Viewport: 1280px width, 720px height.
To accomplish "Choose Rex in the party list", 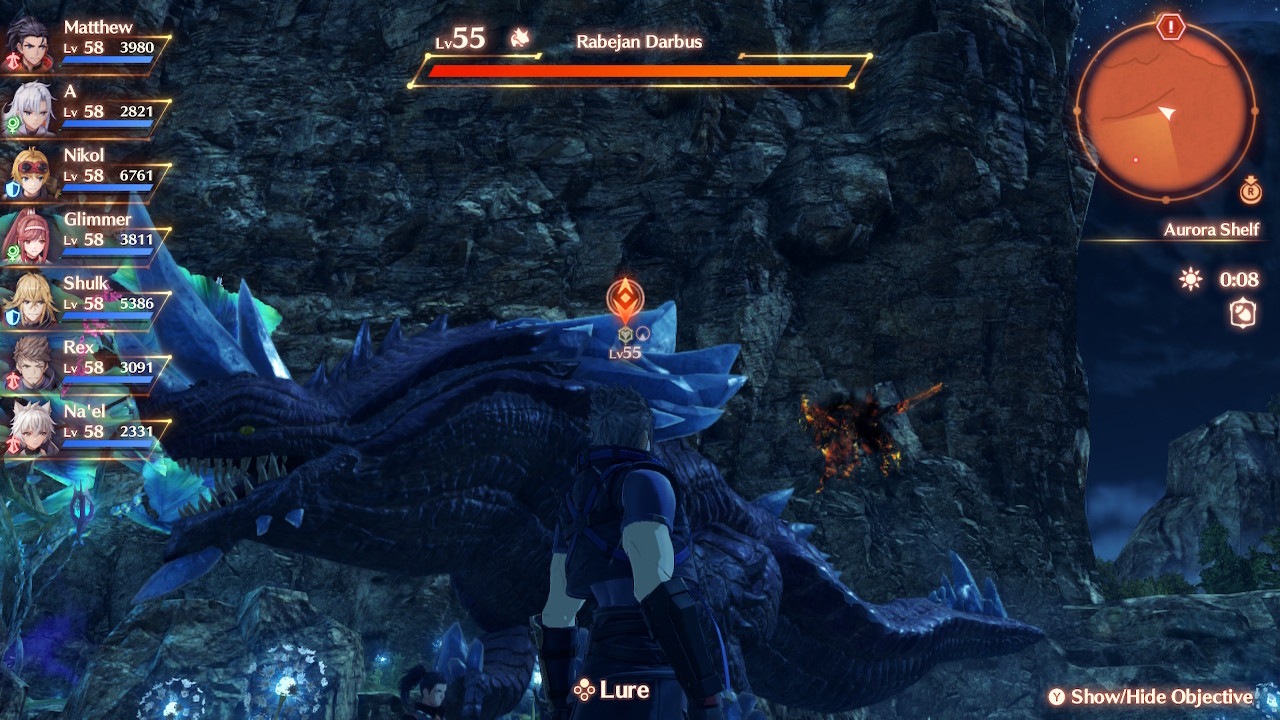I will coord(29,362).
